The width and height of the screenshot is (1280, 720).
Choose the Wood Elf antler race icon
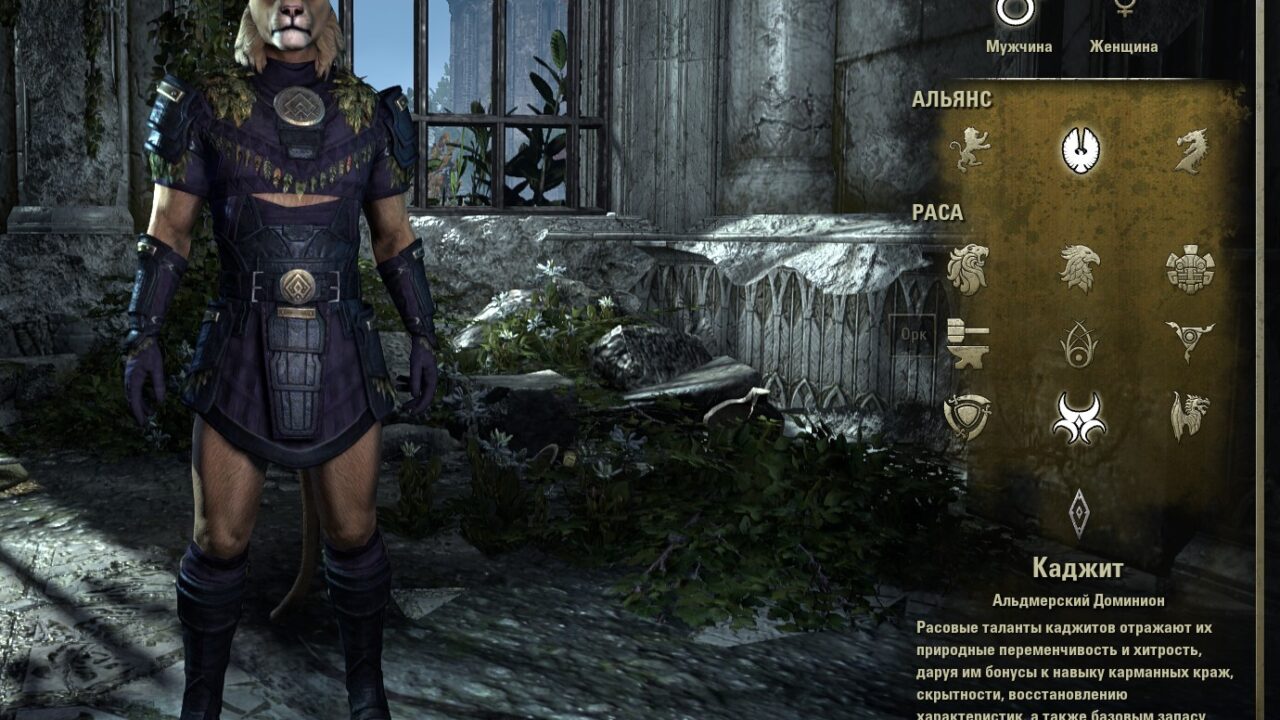pos(1080,343)
